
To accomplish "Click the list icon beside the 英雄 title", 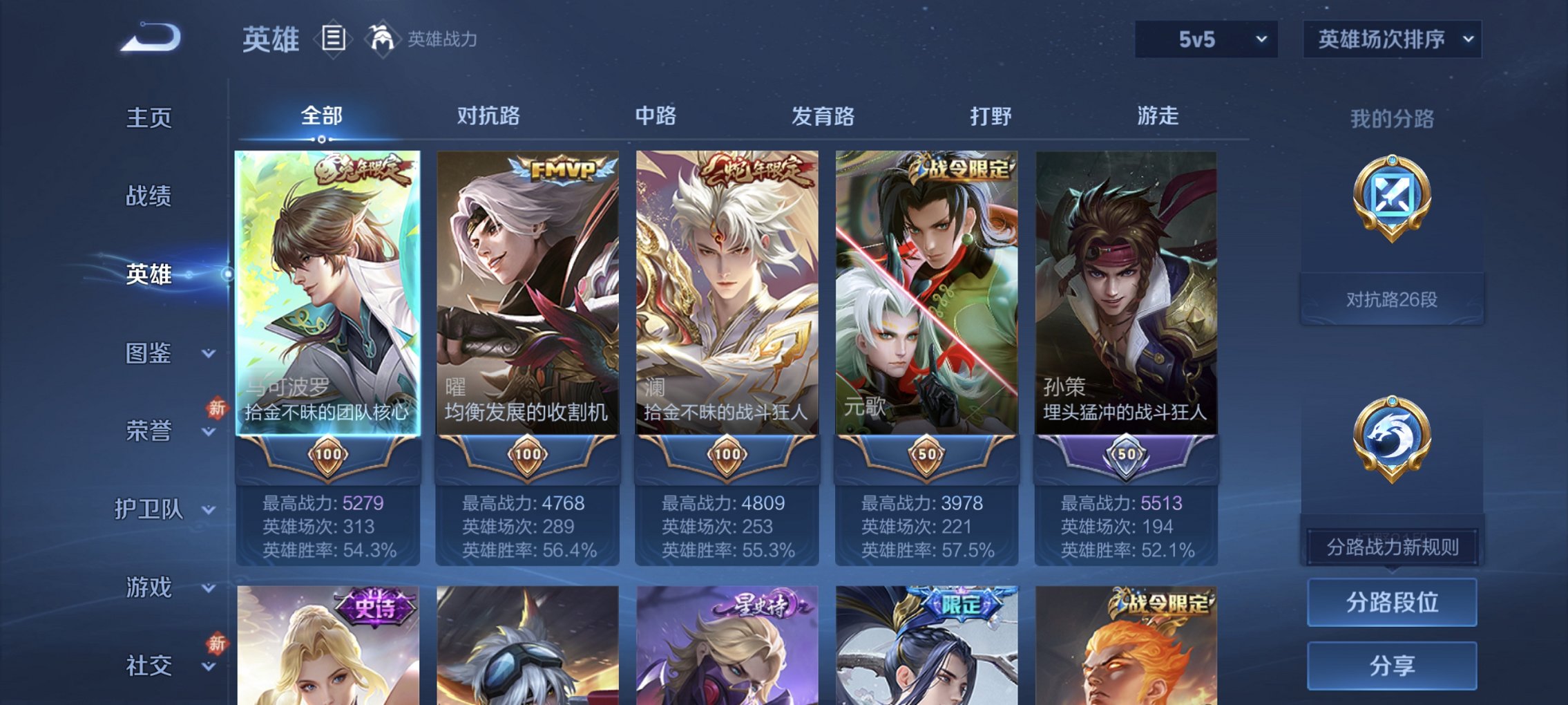I will pos(333,39).
